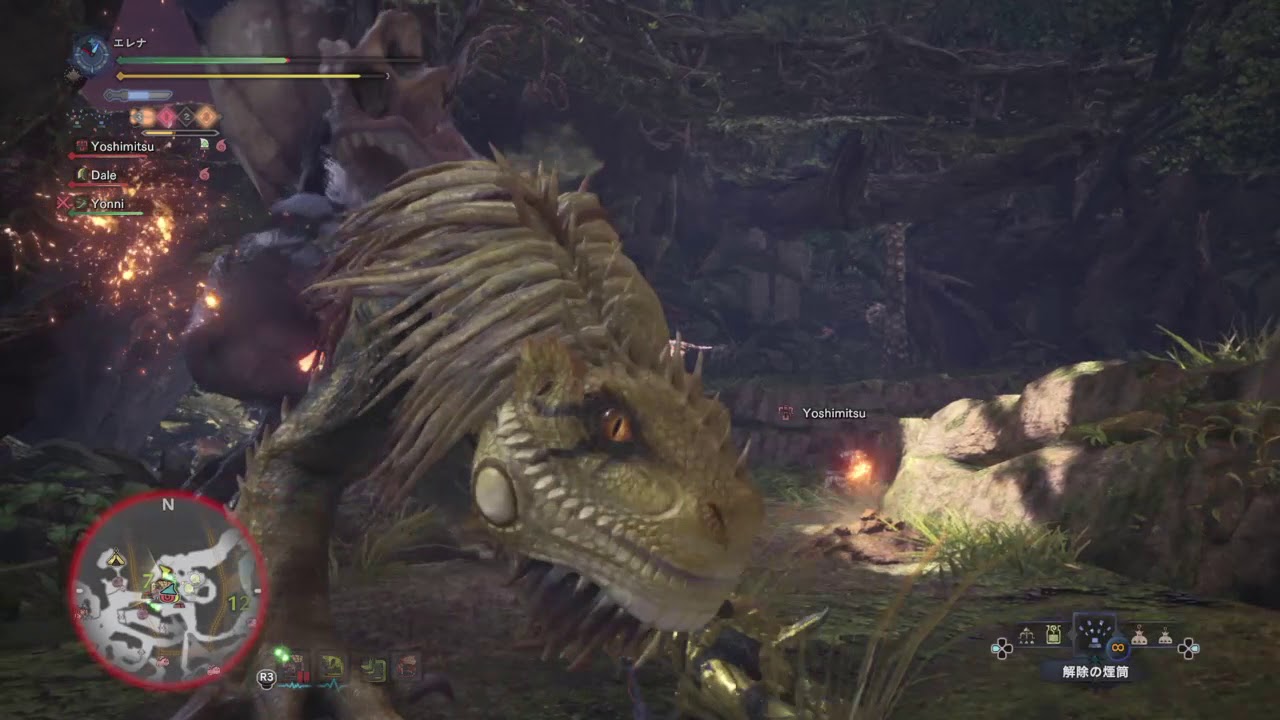
Task: Select Yonni in the party member list
Action: [x=108, y=204]
